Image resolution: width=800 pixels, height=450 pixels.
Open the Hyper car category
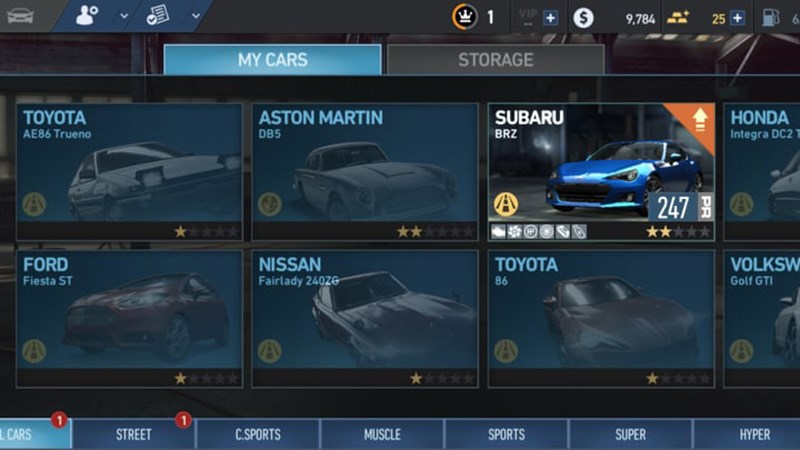(x=754, y=435)
